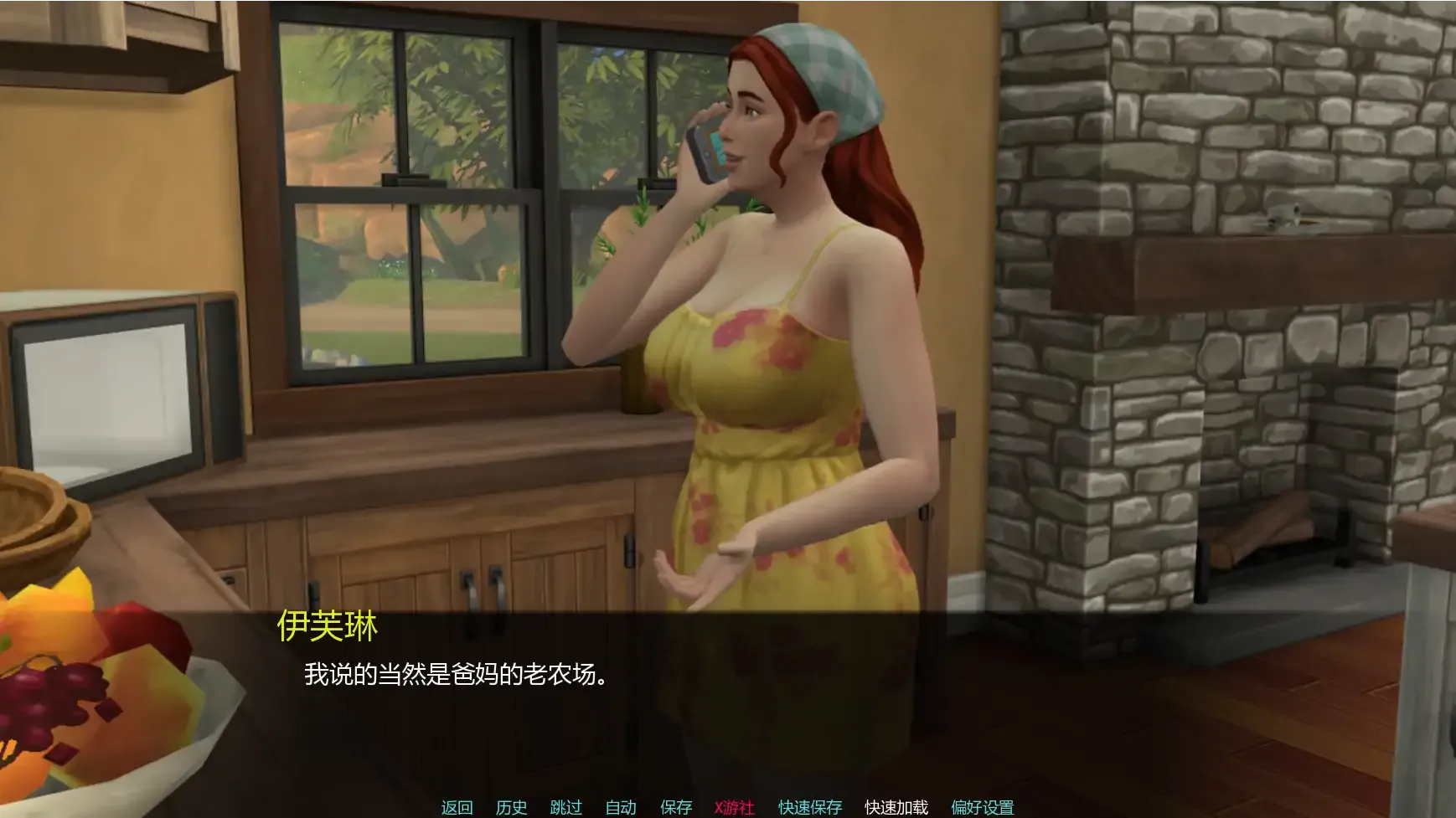Activate 跳过 (Skip) mode
Screen dimensions: 1456x818
(x=565, y=807)
